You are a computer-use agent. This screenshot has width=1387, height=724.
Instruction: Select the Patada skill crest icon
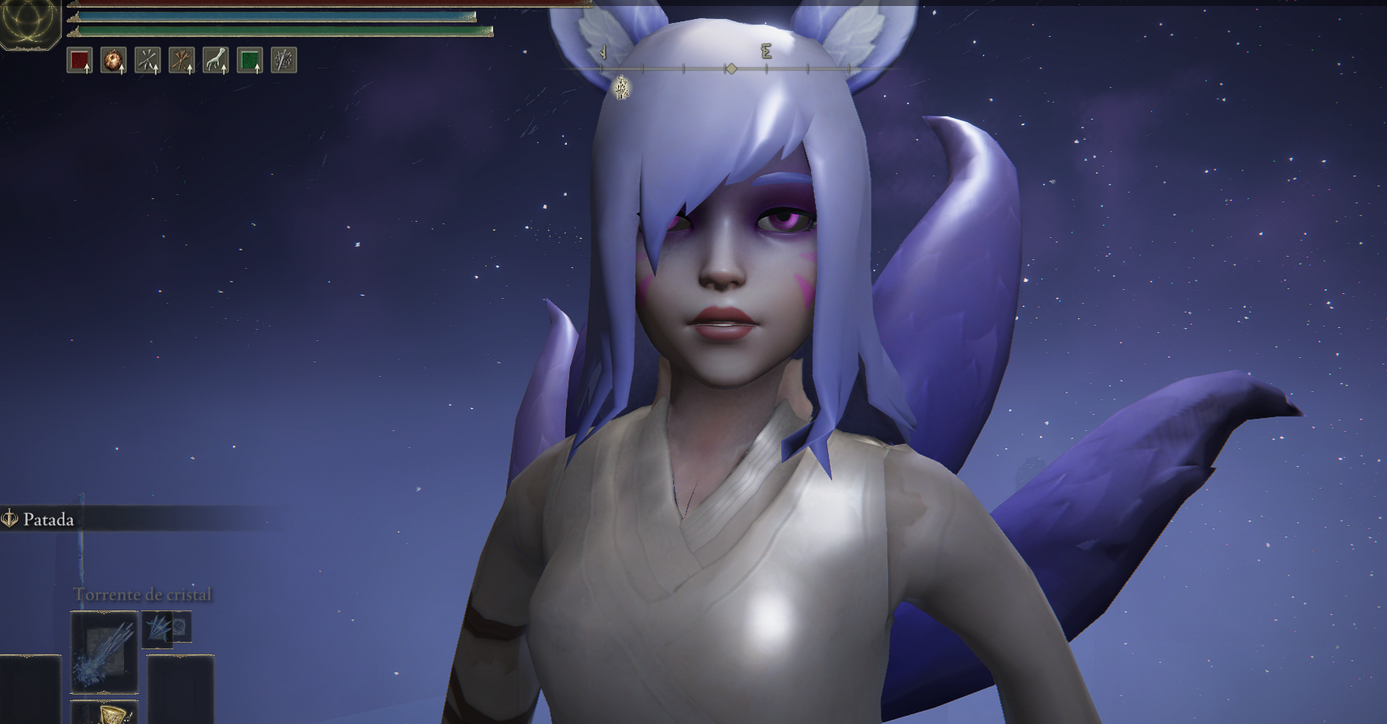tap(11, 518)
